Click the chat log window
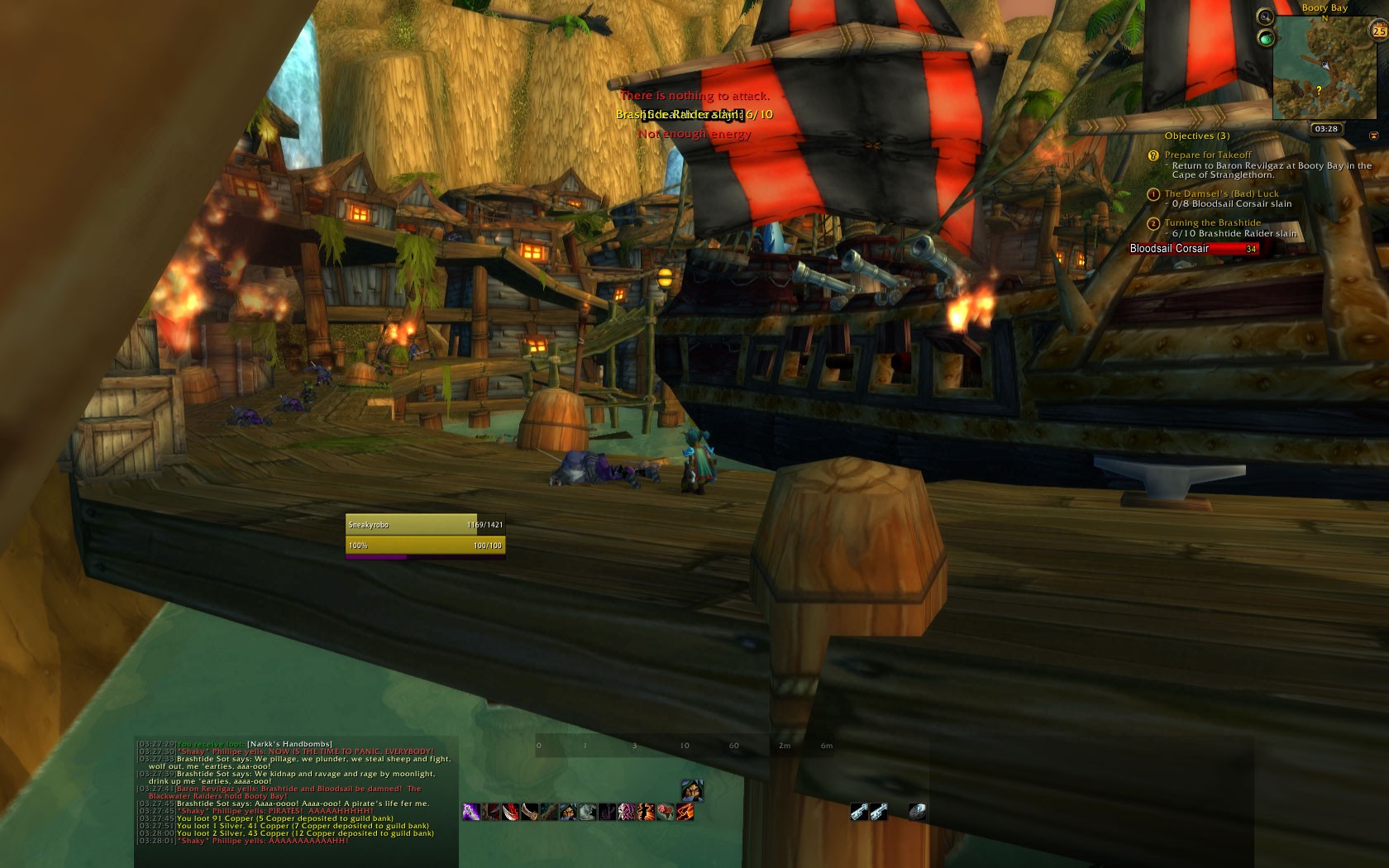 pyautogui.click(x=296, y=792)
